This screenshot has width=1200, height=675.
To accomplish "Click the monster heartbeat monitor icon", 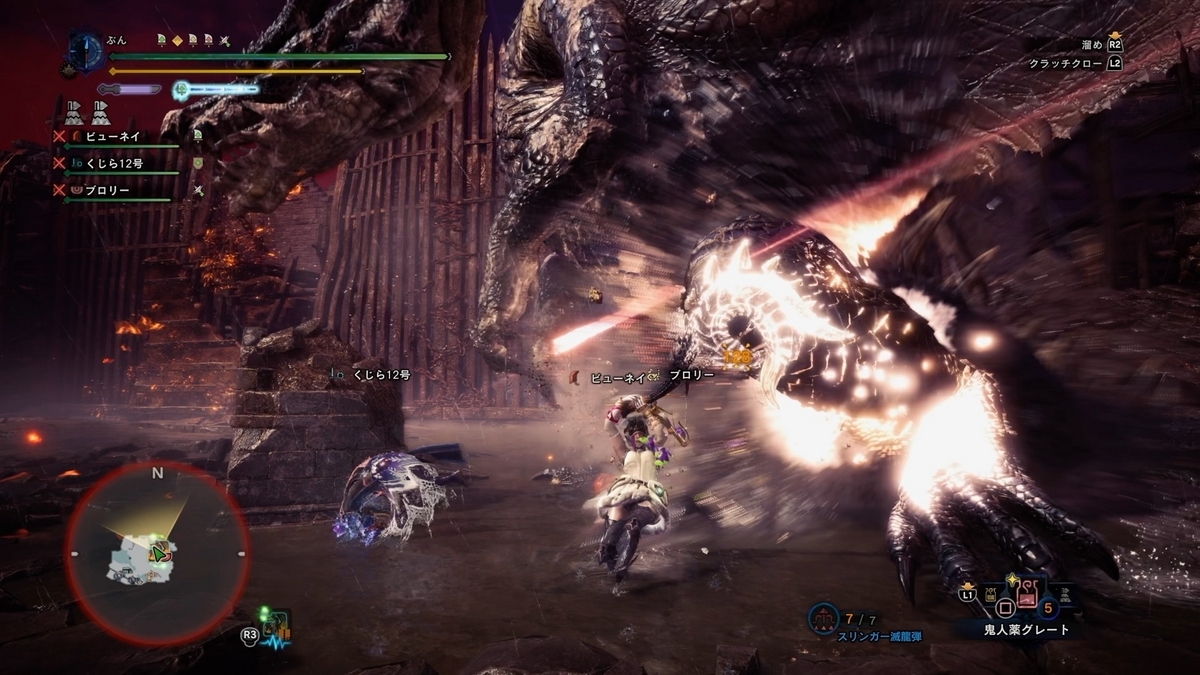I will 276,628.
